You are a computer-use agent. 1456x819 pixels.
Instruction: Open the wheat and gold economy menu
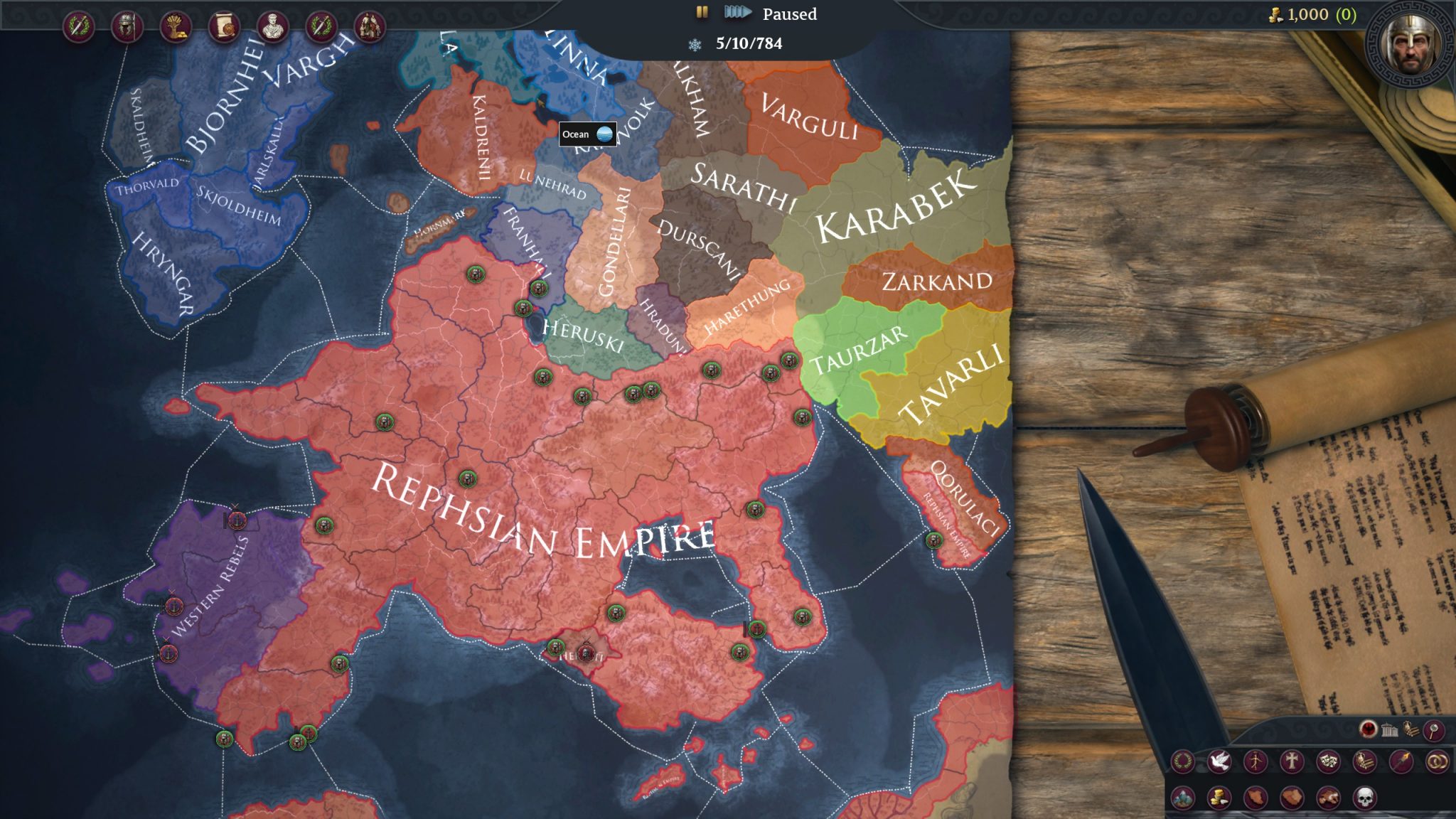click(x=176, y=27)
